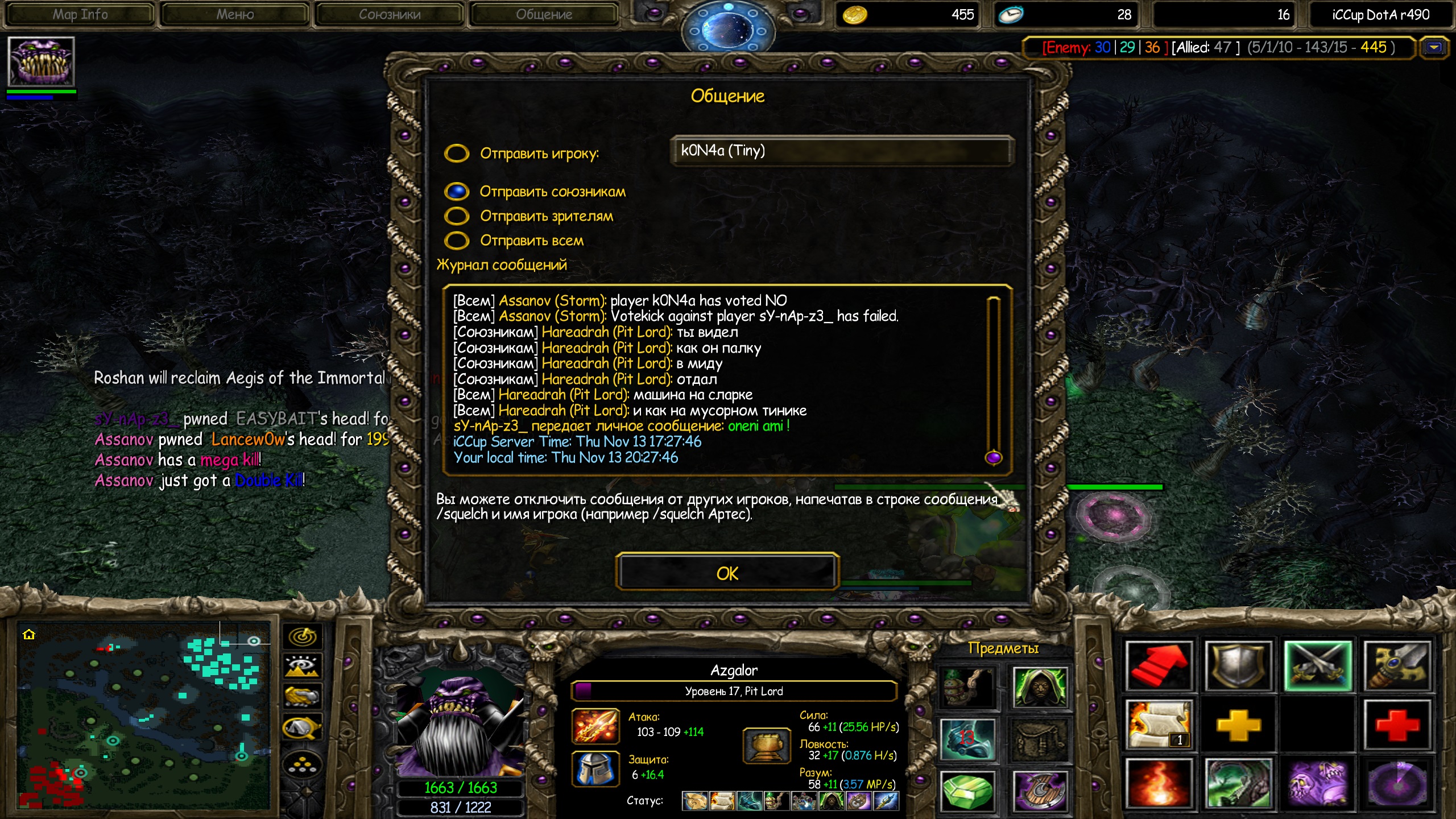Select the 'Отправить игроку' radio option
The height and width of the screenshot is (819, 1456).
tap(457, 153)
